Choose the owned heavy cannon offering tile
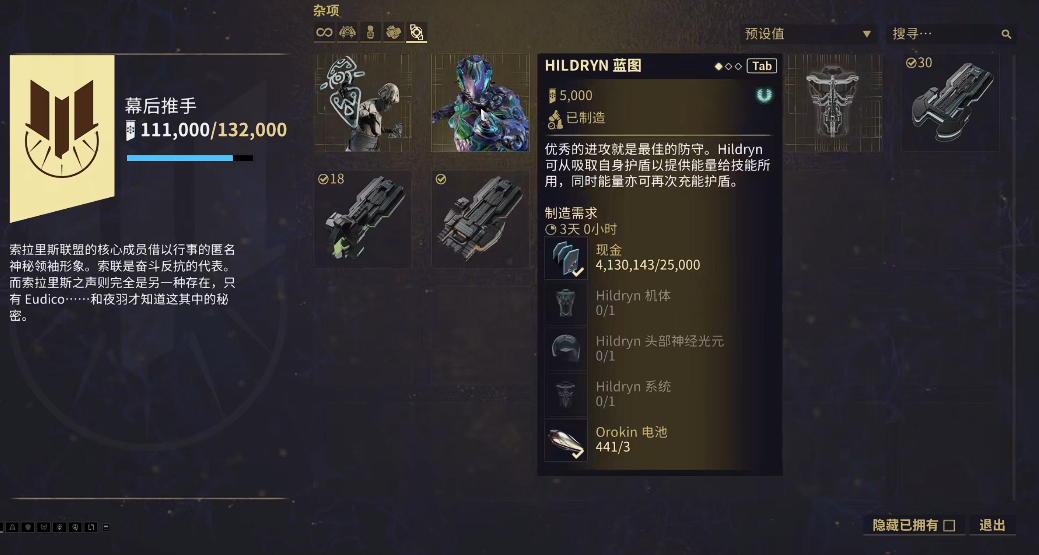1039x555 pixels. [480, 218]
